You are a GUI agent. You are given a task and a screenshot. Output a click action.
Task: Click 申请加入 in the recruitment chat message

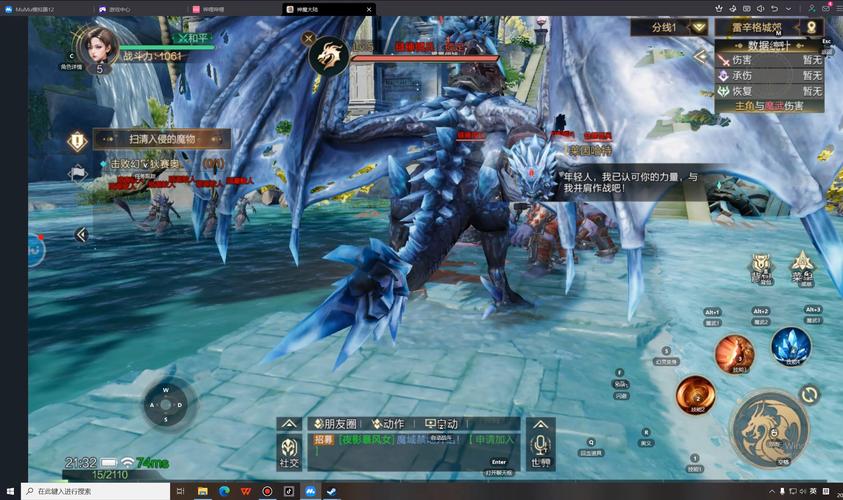[494, 439]
